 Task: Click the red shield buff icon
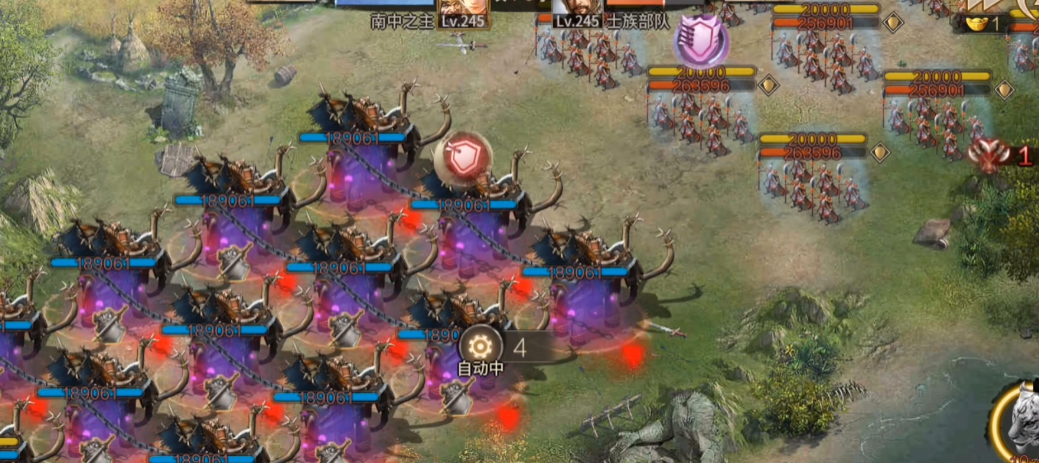(x=461, y=158)
